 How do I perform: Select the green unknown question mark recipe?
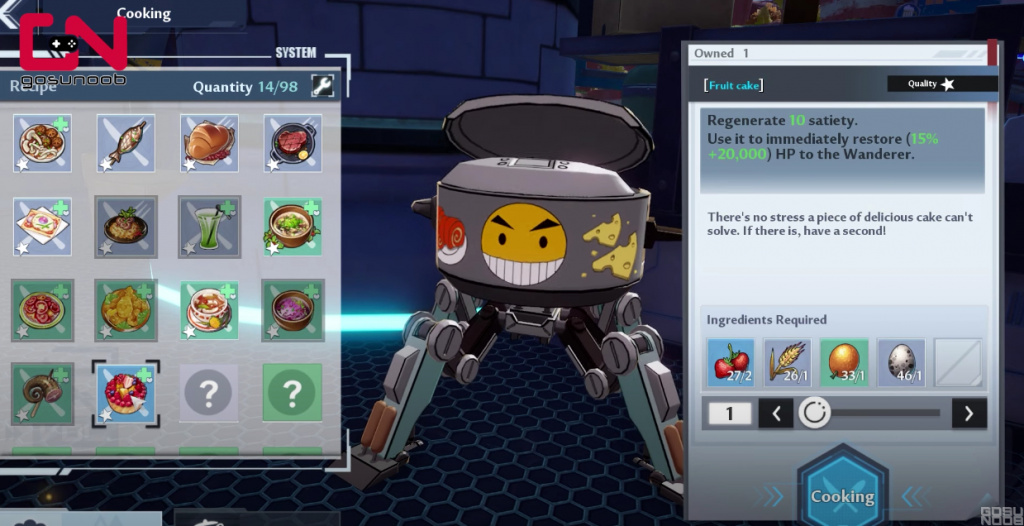point(292,391)
